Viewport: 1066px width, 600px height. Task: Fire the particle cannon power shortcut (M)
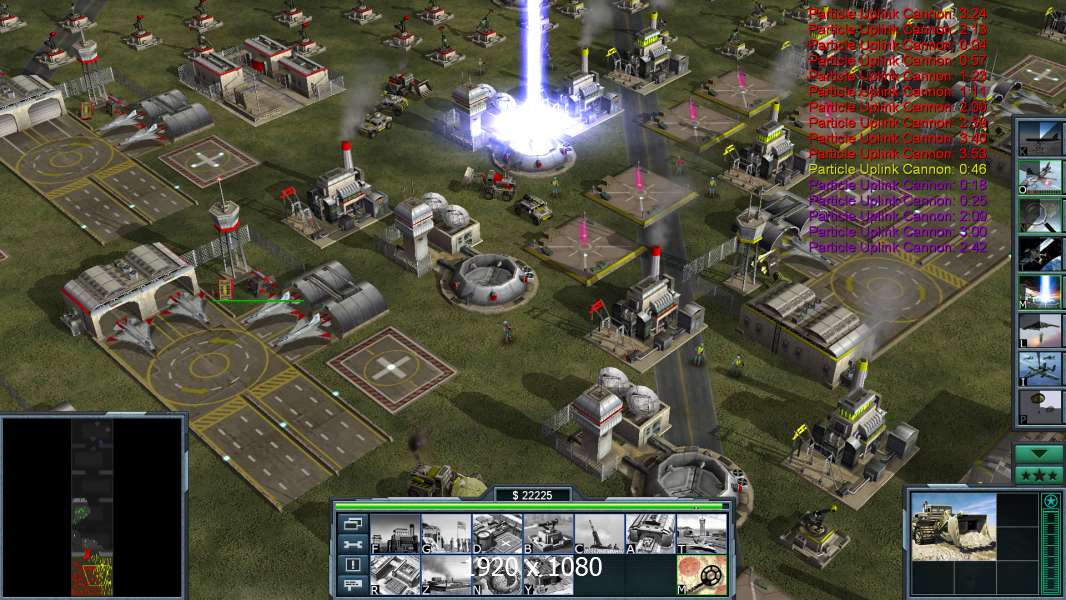pyautogui.click(x=1040, y=291)
